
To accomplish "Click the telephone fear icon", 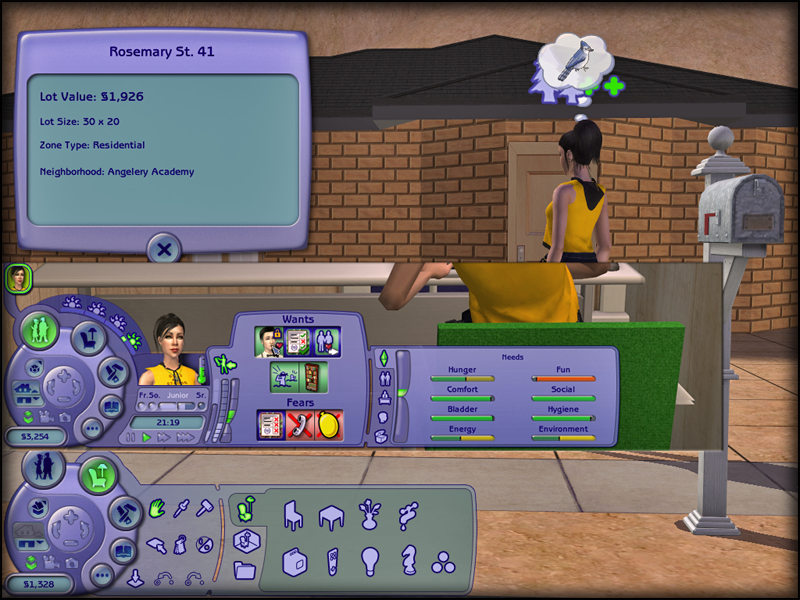I will tap(300, 424).
